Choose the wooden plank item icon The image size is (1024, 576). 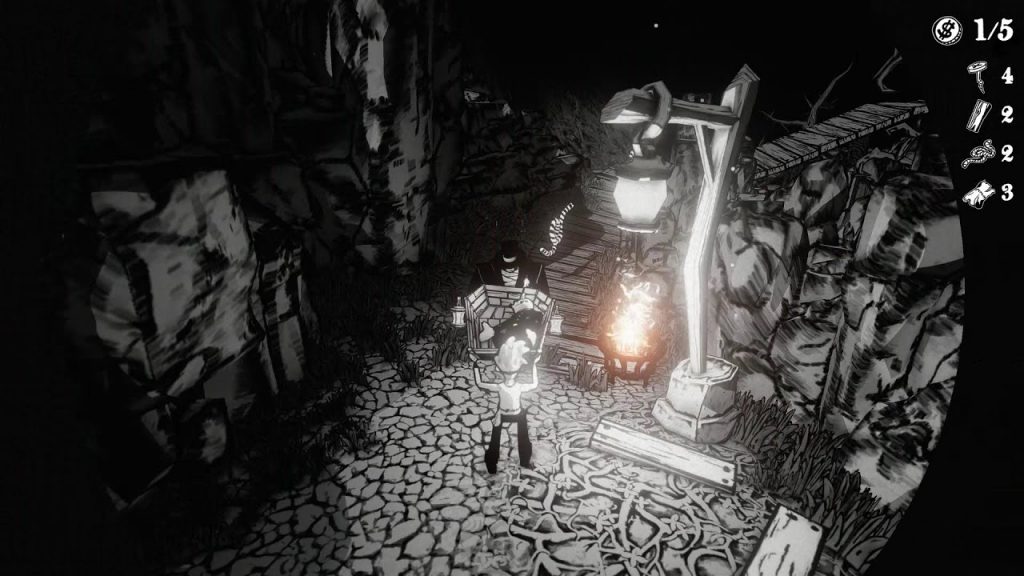click(x=974, y=113)
